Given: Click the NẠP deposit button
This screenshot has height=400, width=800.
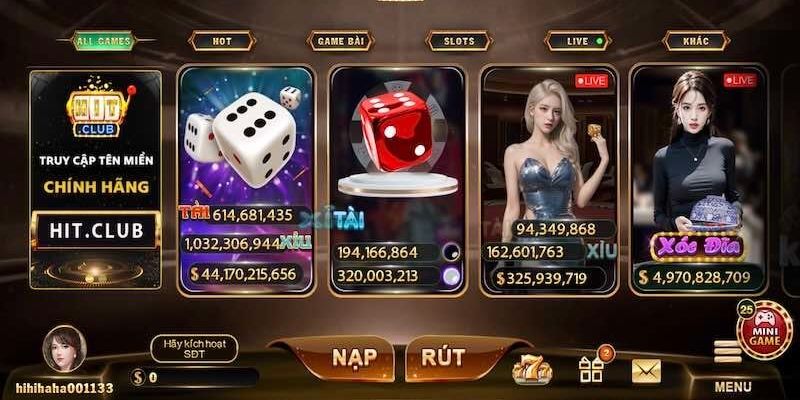Looking at the screenshot, I should coord(333,358).
